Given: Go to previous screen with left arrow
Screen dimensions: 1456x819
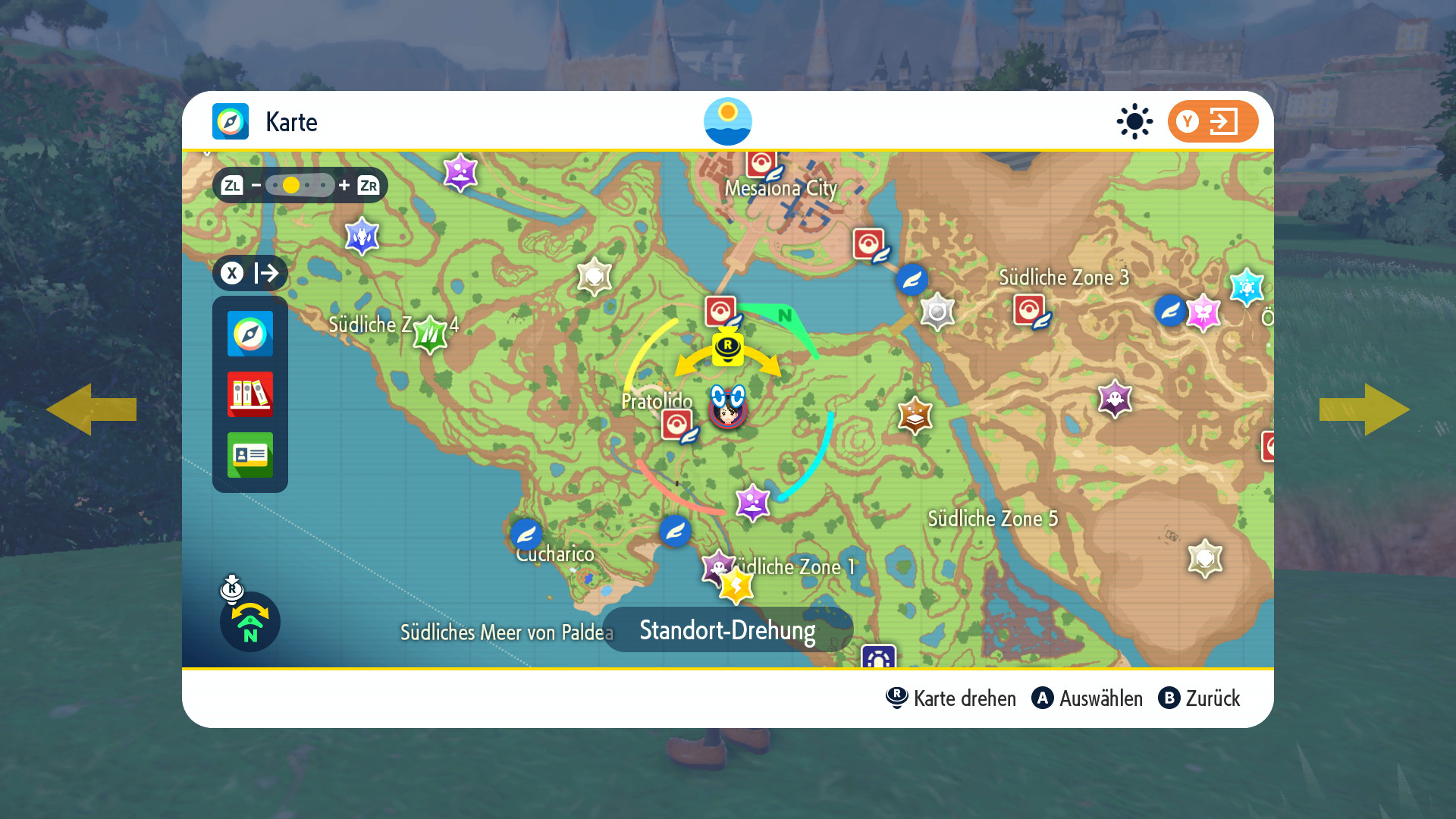Looking at the screenshot, I should [x=91, y=409].
